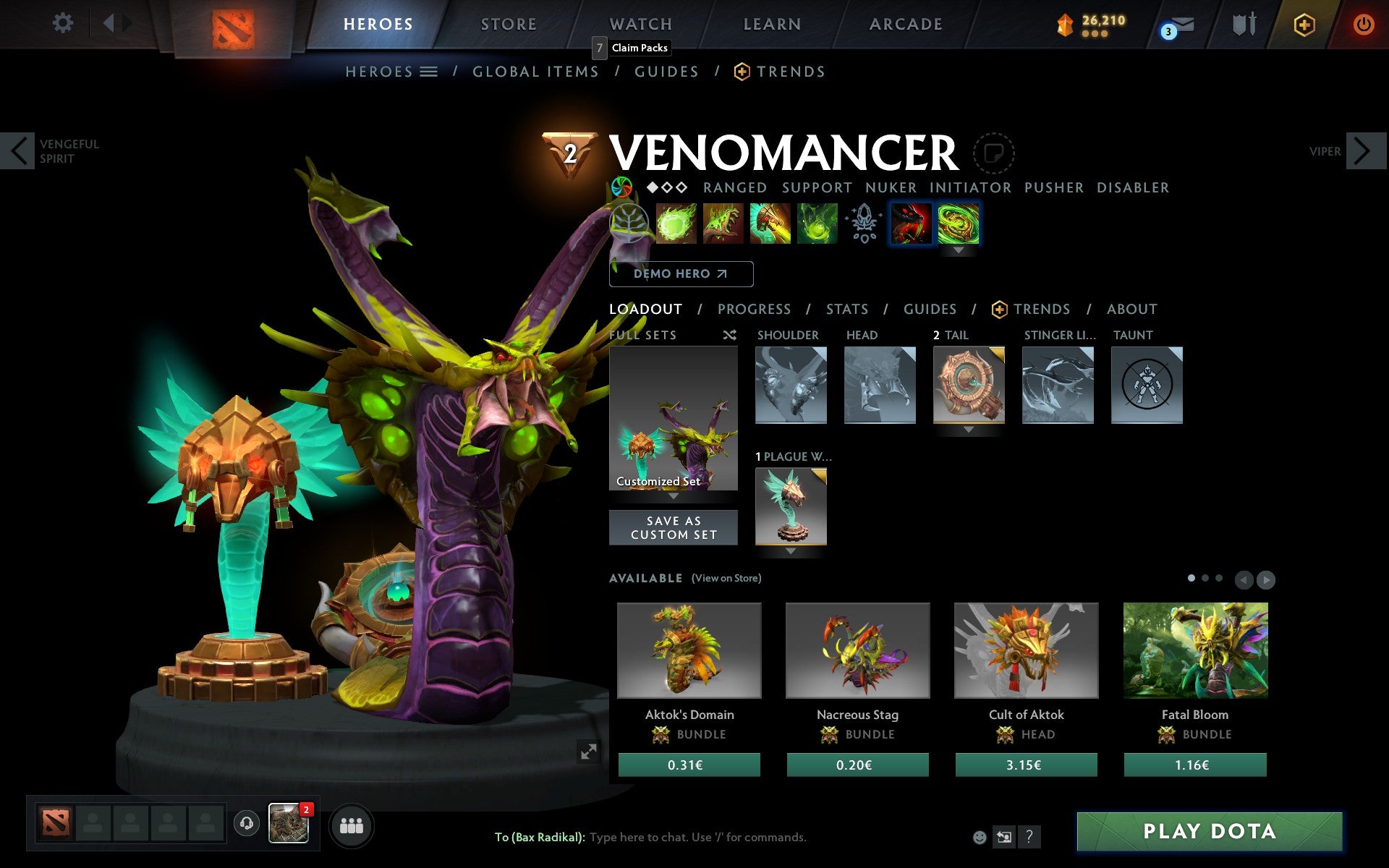Open the armory swords icon top right

1243,23
